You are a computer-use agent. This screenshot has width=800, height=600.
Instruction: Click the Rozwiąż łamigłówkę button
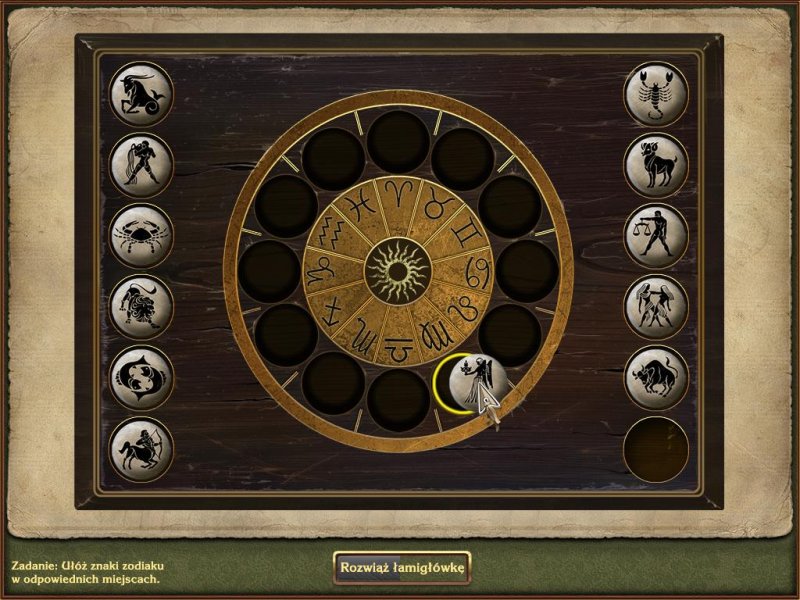pyautogui.click(x=402, y=567)
